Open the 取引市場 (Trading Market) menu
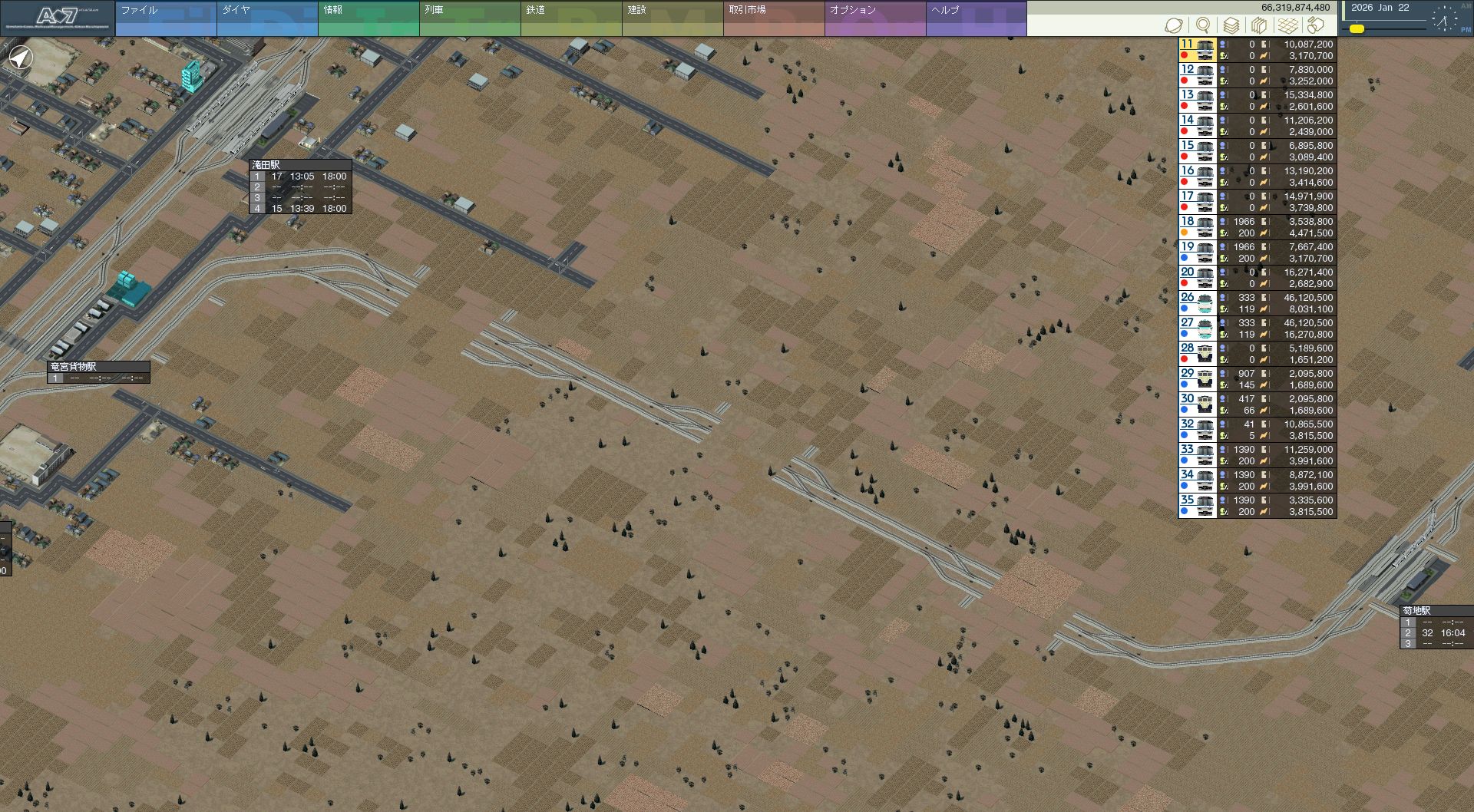This screenshot has width=1474, height=812. pos(773,18)
